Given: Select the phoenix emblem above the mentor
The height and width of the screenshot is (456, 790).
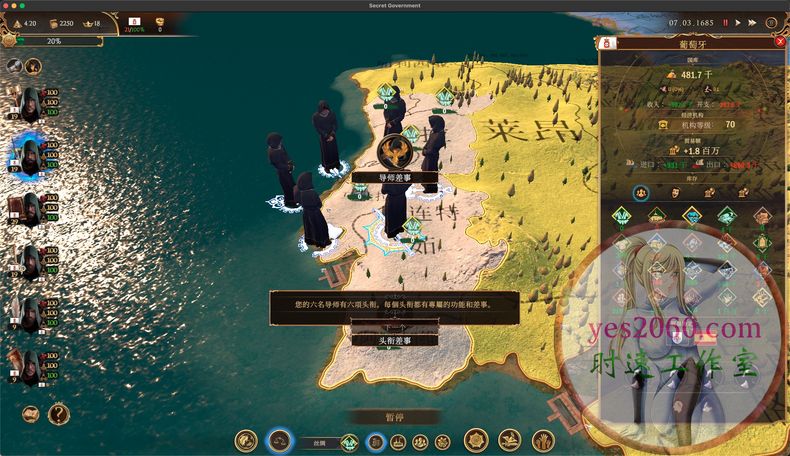Looking at the screenshot, I should coord(395,152).
